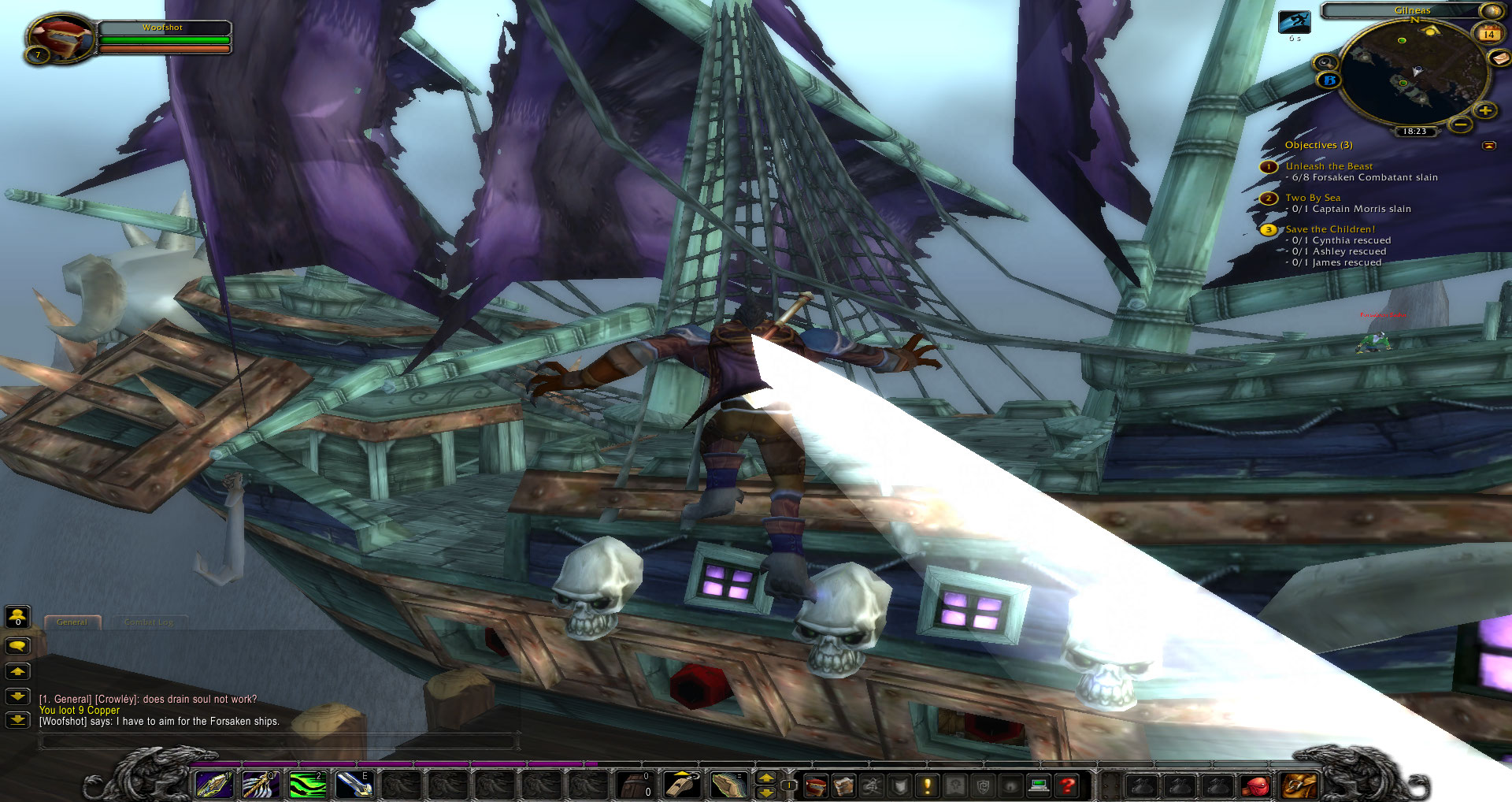Open the red question mark help button
The image size is (1512, 802).
click(x=1067, y=785)
